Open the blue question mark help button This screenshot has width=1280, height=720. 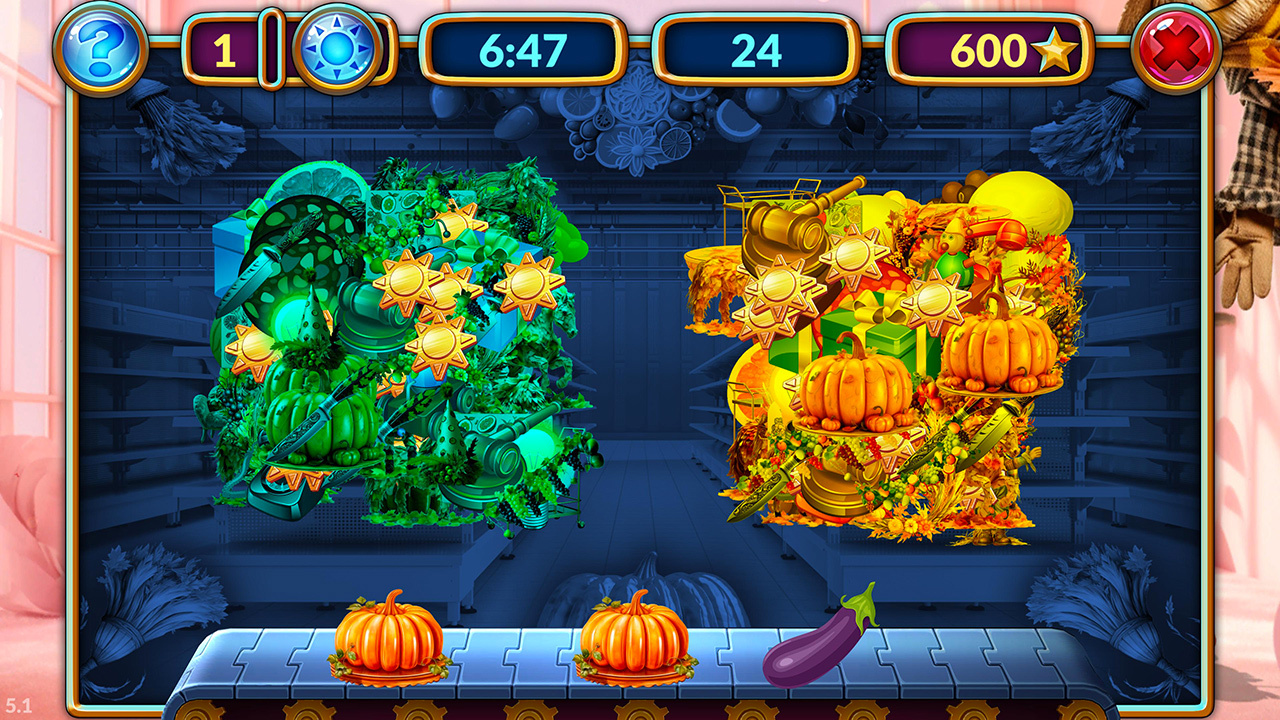point(100,48)
